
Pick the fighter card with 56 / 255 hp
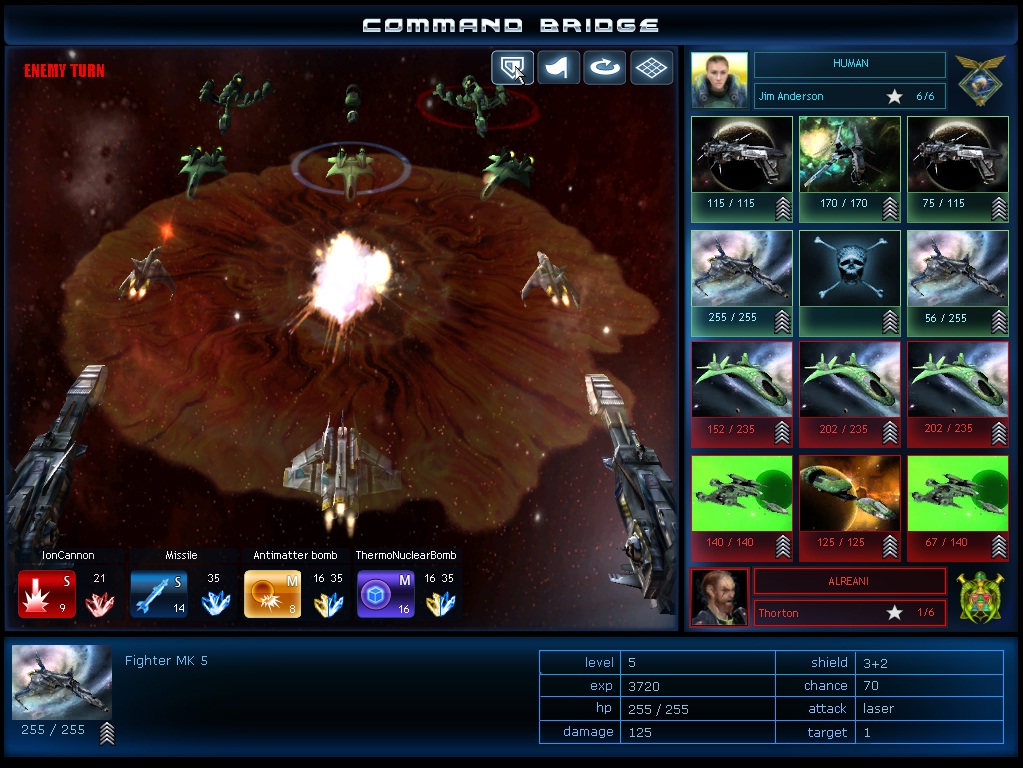(x=958, y=283)
